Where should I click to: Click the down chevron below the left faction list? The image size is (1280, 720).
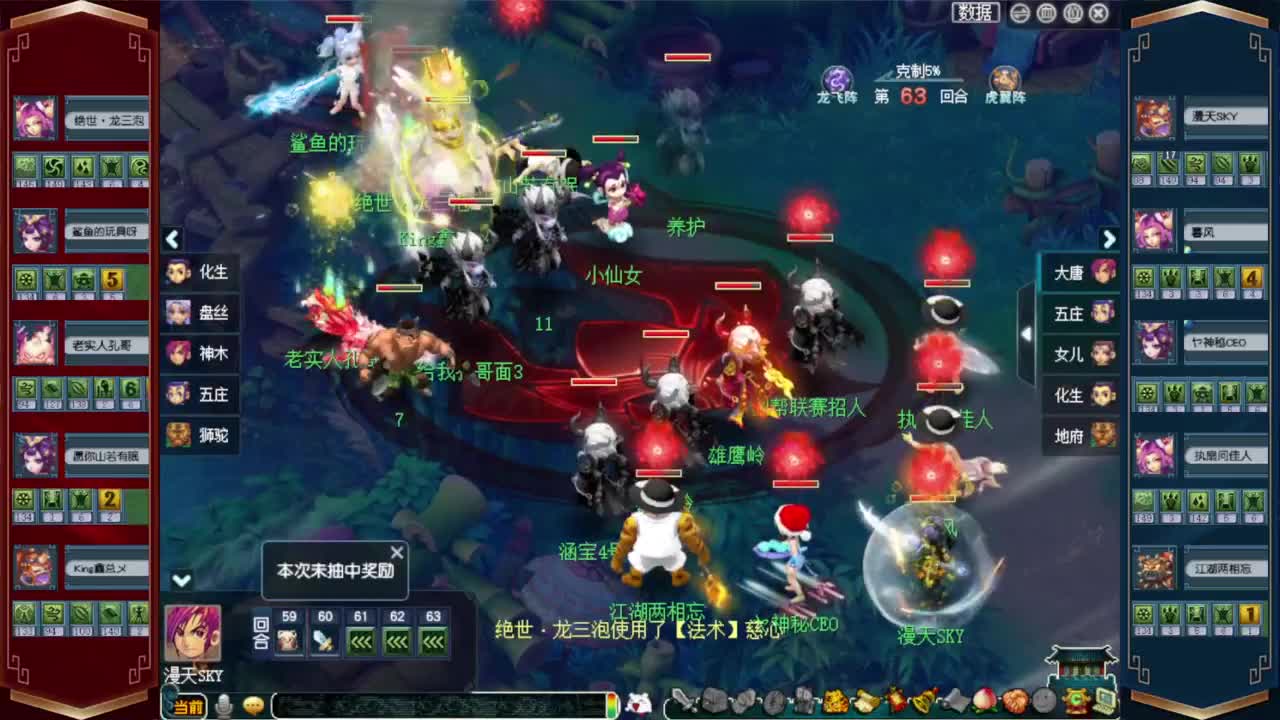180,578
